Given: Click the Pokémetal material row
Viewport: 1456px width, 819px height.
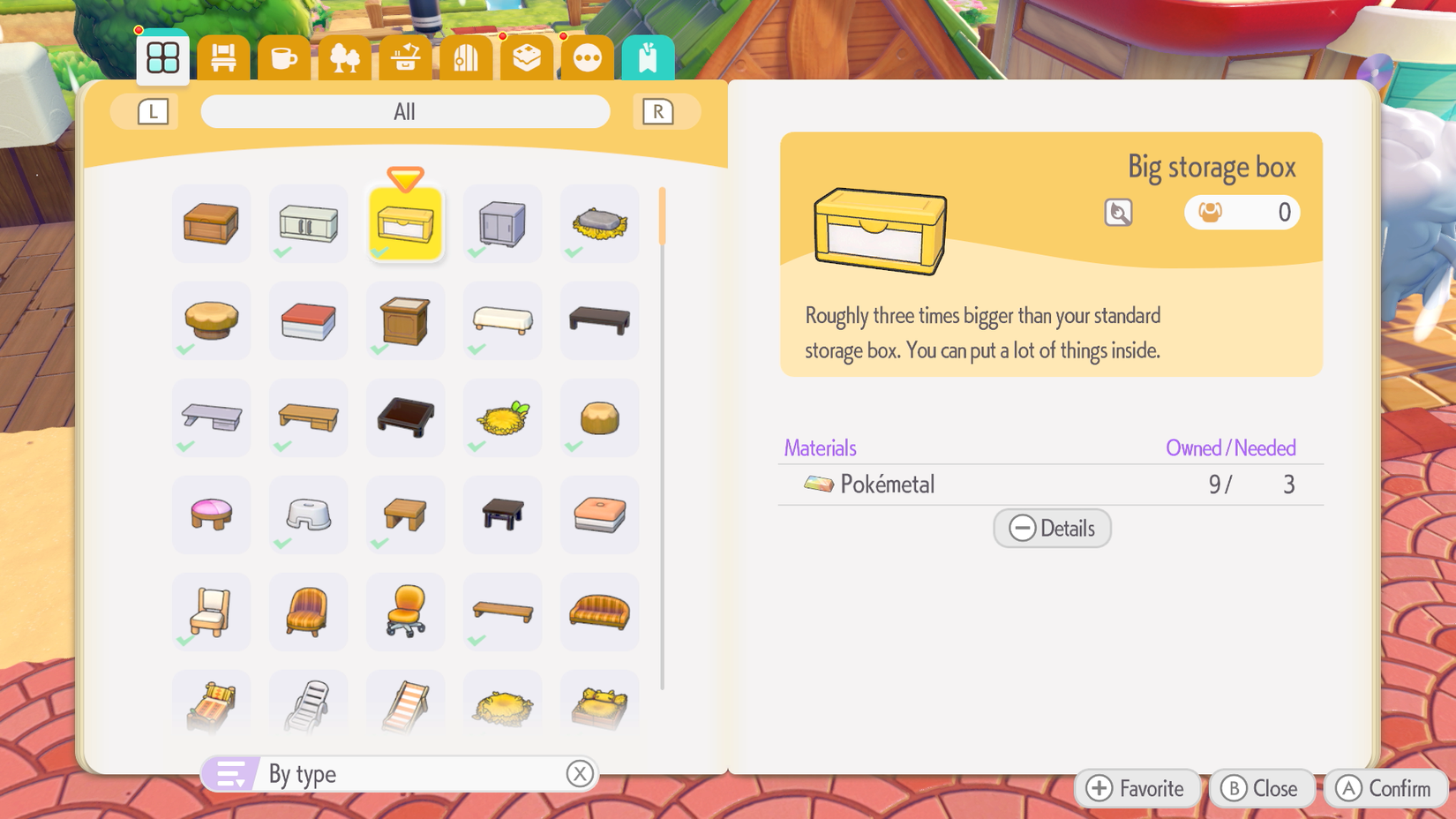Looking at the screenshot, I should 971,484.
